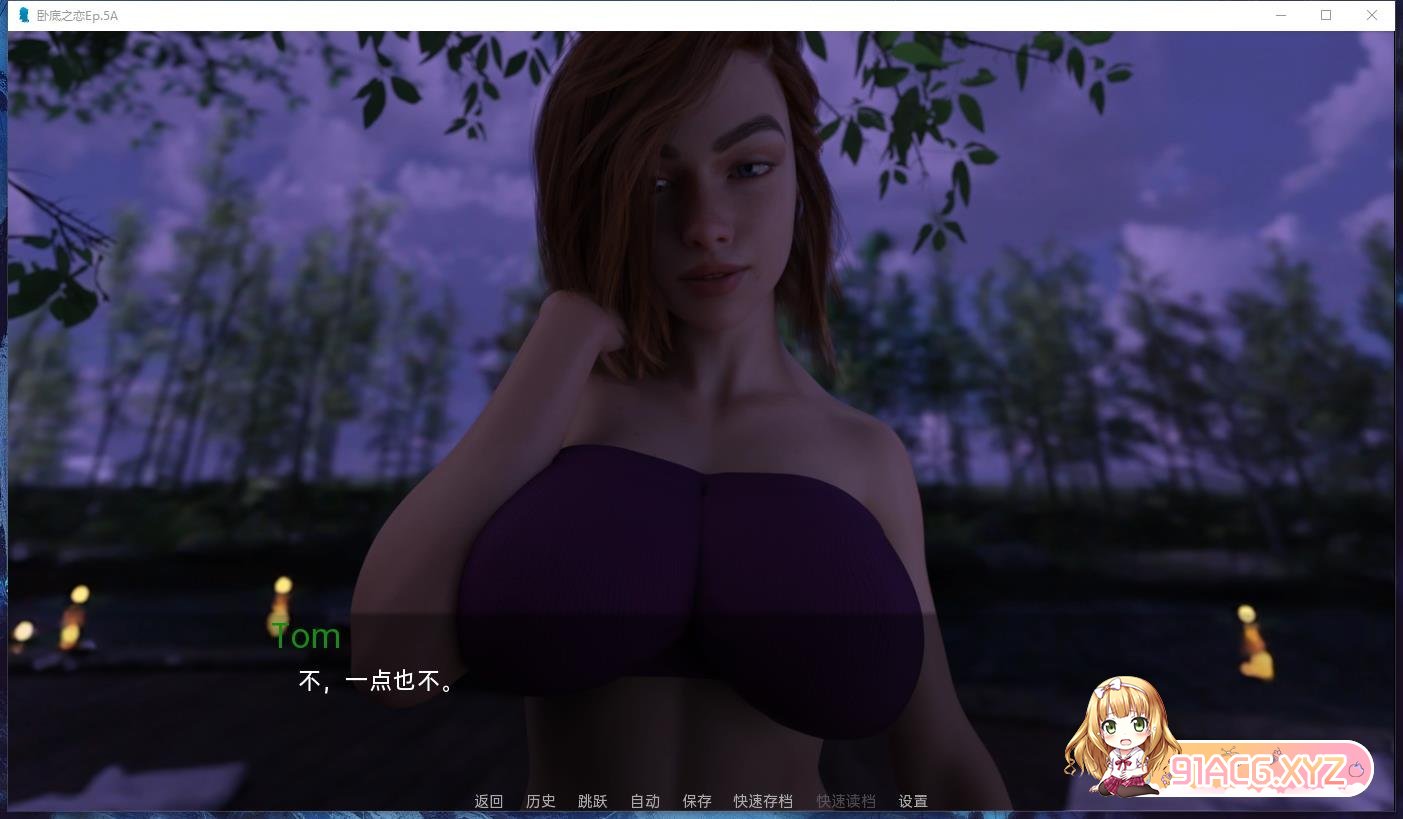Screen dimensions: 1403x819
Task: Maximize the game window
Action: 1326,15
